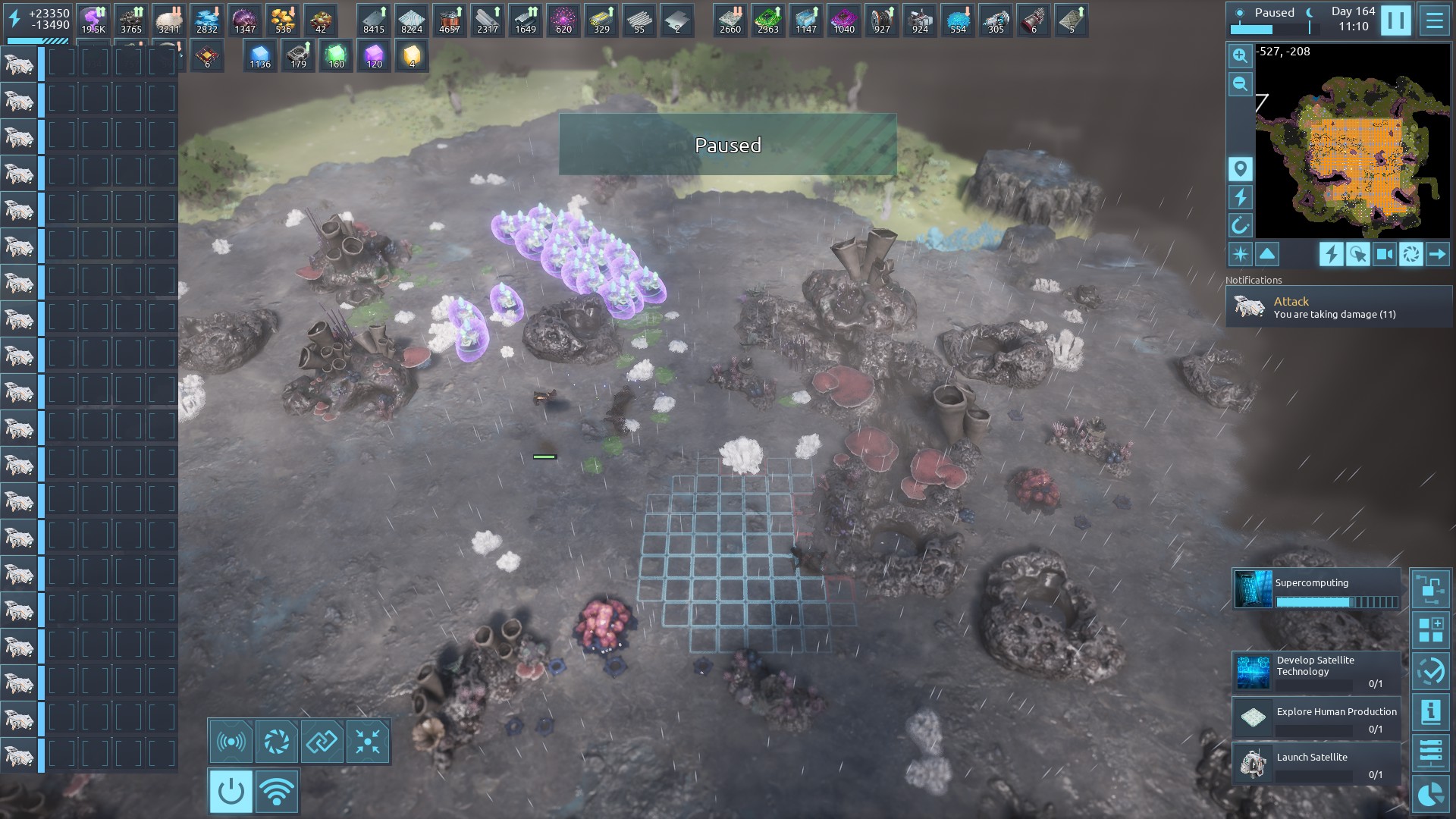Select the Develop Satellite Technology objective

tap(1316, 671)
